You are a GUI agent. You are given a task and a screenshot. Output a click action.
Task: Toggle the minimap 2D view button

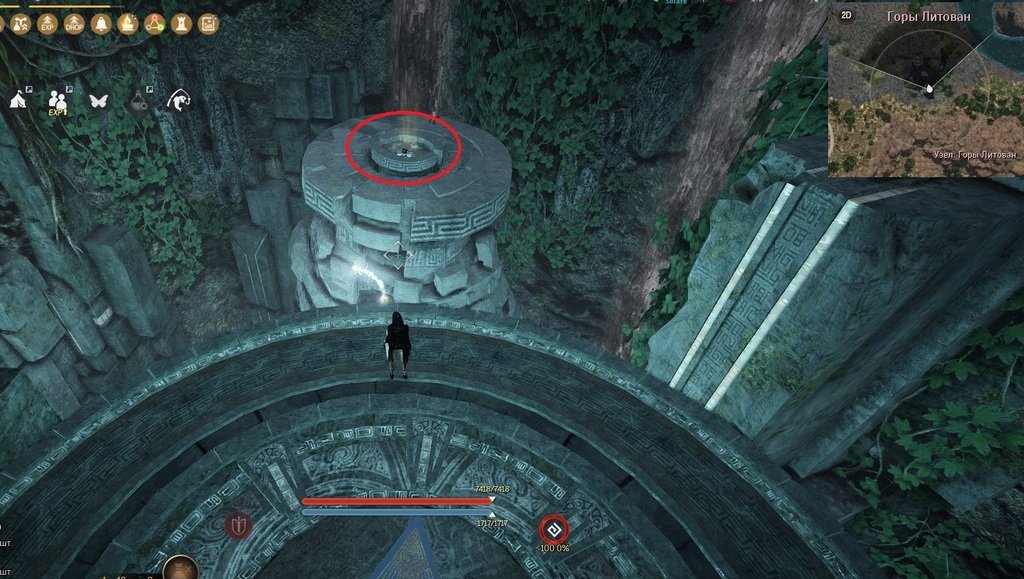click(x=847, y=15)
